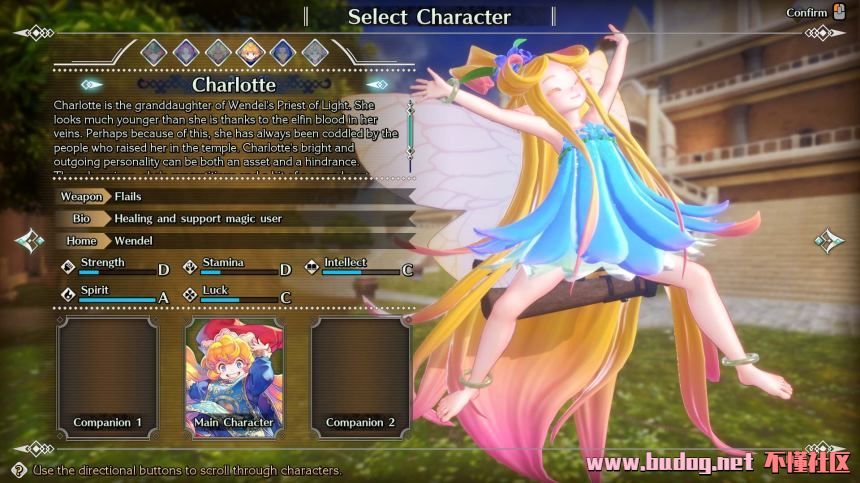Choose Angela's portrait in the character row
Viewport: 860px width, 483px height.
(186, 51)
